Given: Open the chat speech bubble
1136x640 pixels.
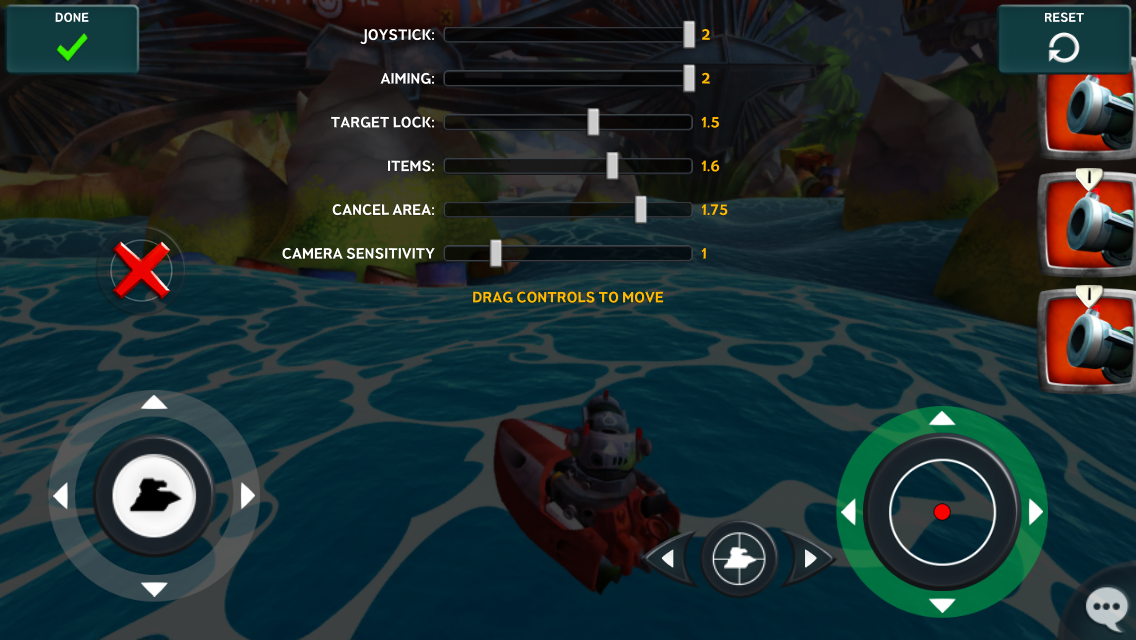Looking at the screenshot, I should coord(1107,605).
